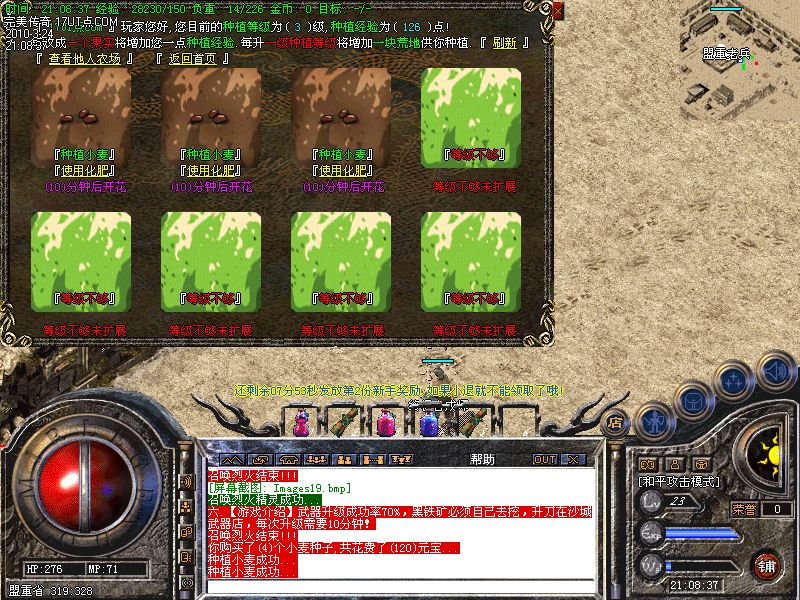Focus the chat input line
This screenshot has width=800, height=600.
pos(400,587)
